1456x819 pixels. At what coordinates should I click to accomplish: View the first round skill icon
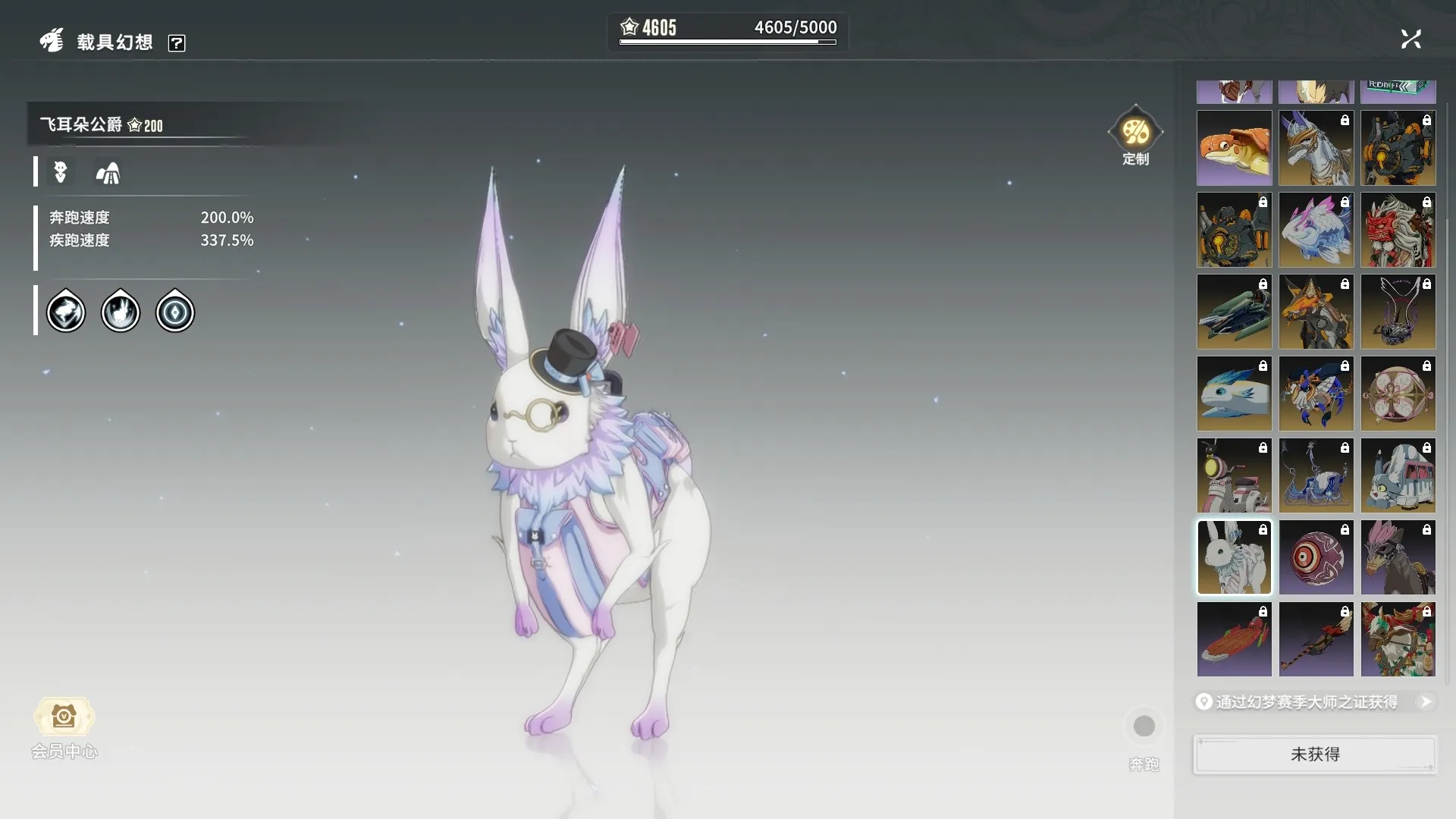tap(66, 312)
